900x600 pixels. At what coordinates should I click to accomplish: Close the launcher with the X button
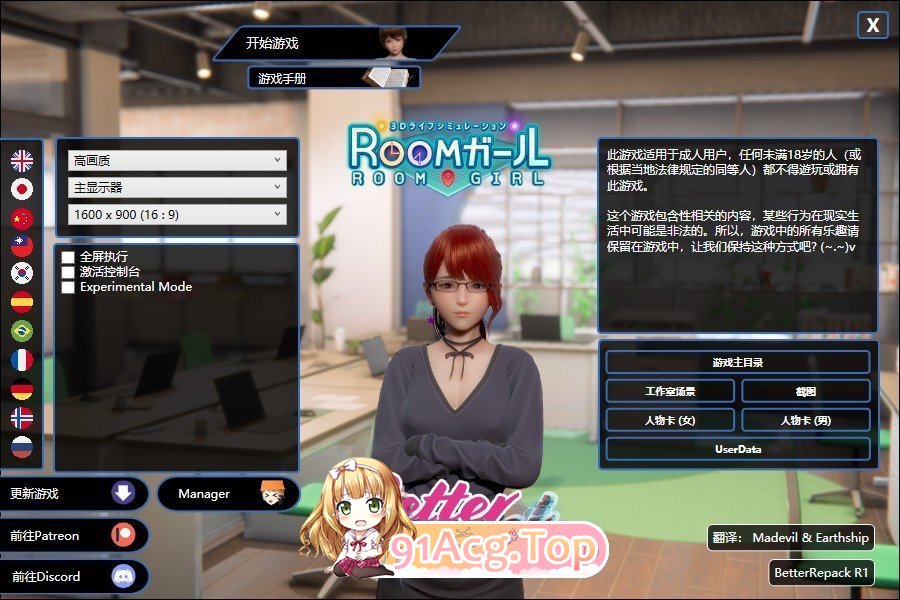[x=872, y=26]
